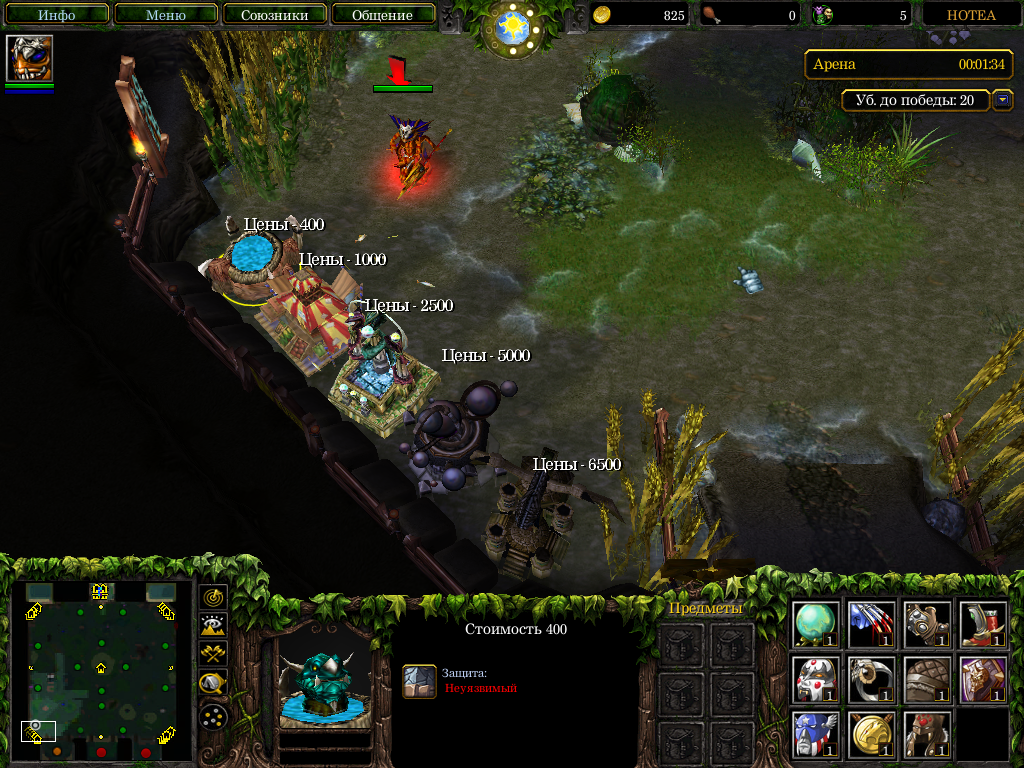
Task: Buy the bloody steel claws item
Action: coord(871,623)
